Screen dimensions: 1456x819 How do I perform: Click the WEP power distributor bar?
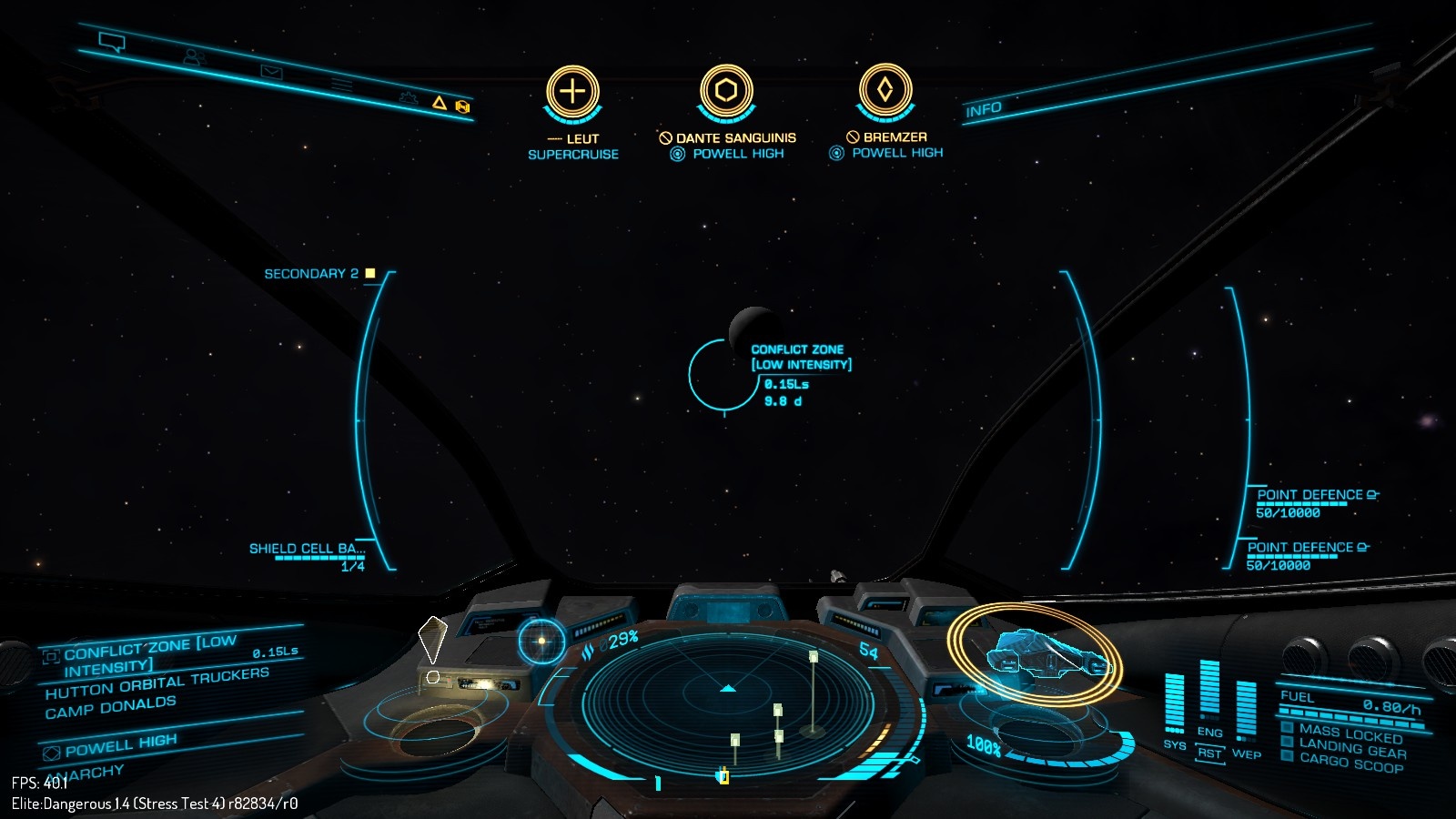(x=1246, y=710)
